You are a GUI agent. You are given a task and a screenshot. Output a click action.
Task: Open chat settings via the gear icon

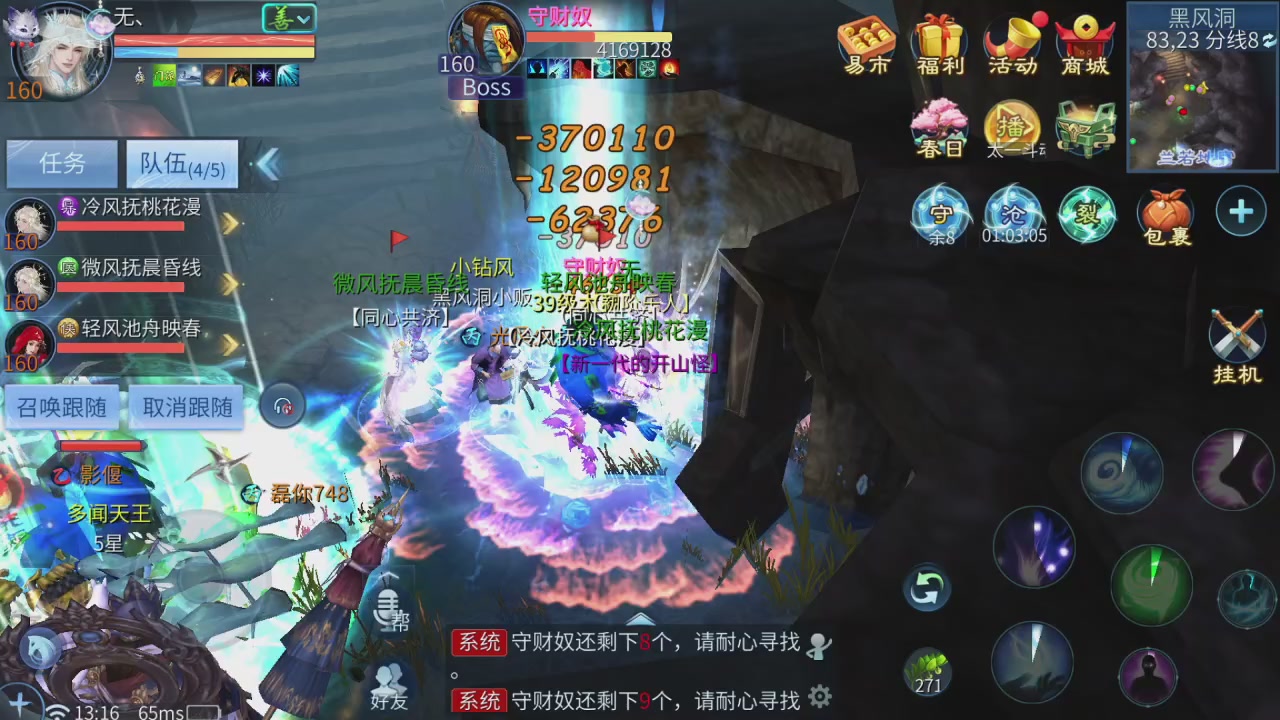click(820, 695)
